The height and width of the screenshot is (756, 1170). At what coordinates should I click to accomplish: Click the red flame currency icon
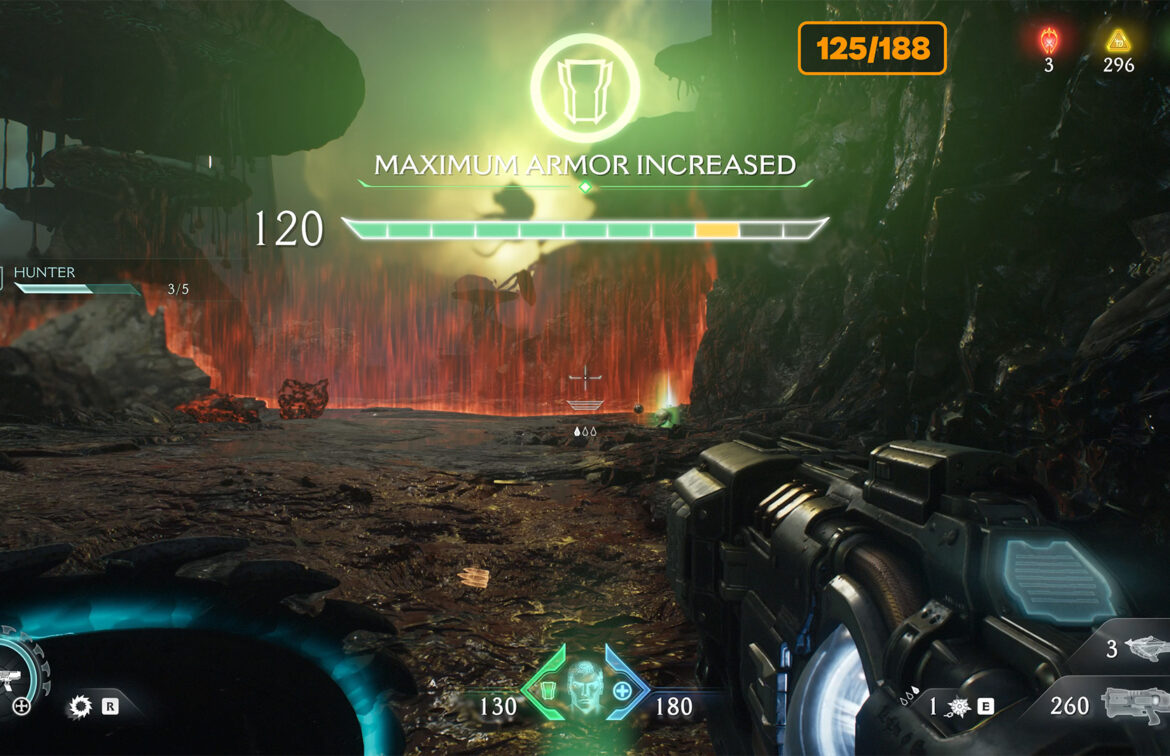tap(1048, 41)
